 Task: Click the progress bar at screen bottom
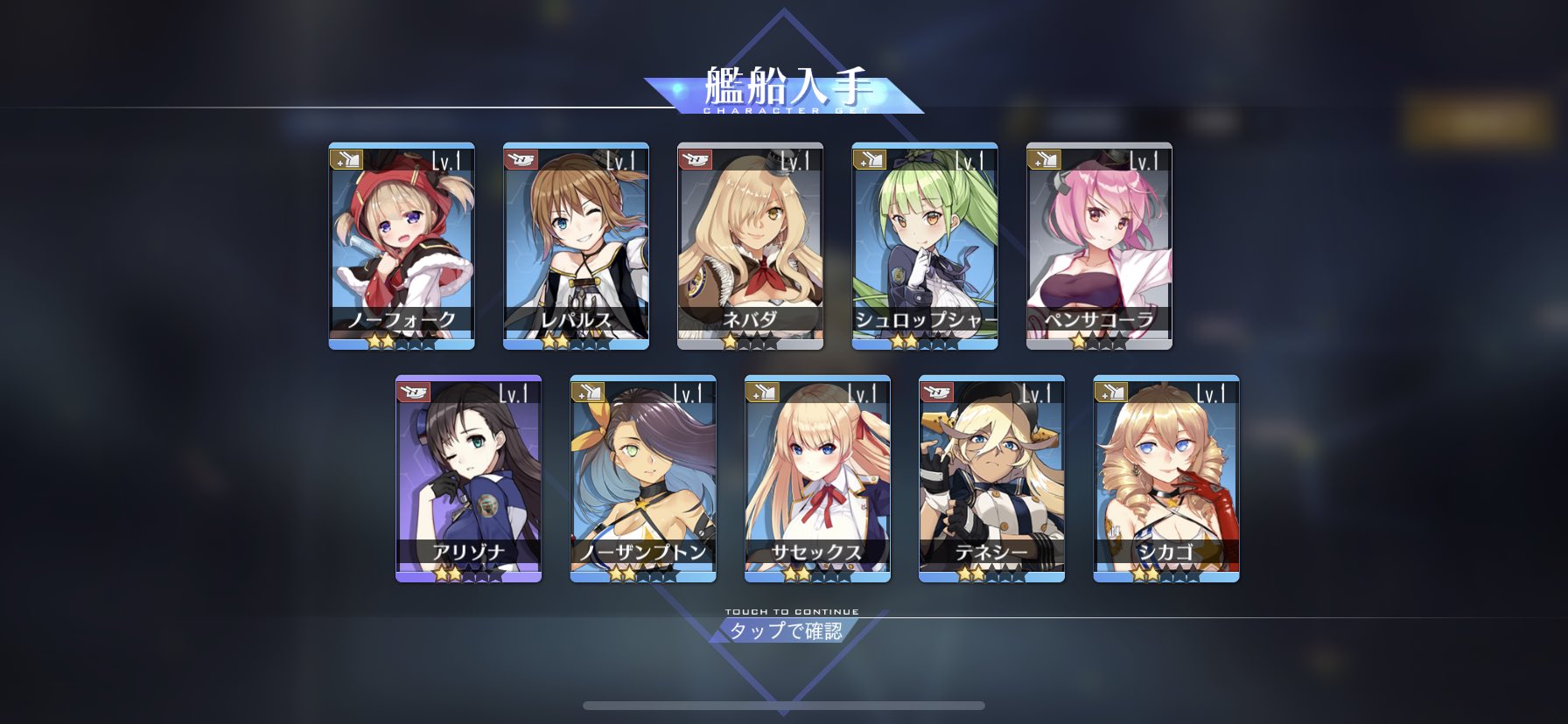[783, 705]
